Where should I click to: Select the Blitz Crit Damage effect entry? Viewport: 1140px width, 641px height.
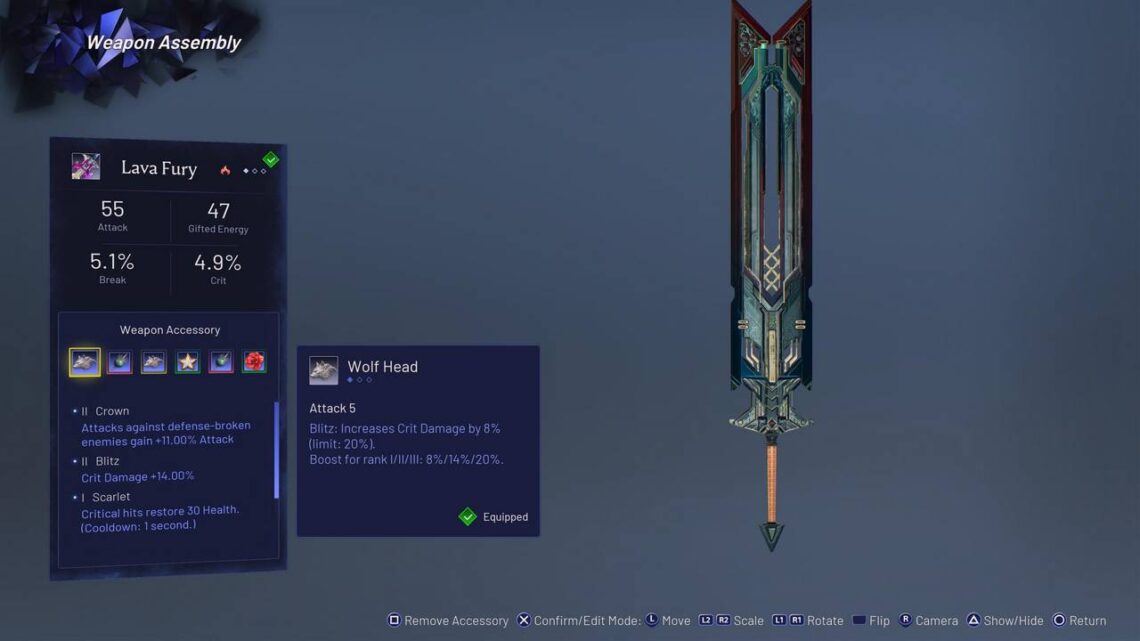[x=137, y=468]
